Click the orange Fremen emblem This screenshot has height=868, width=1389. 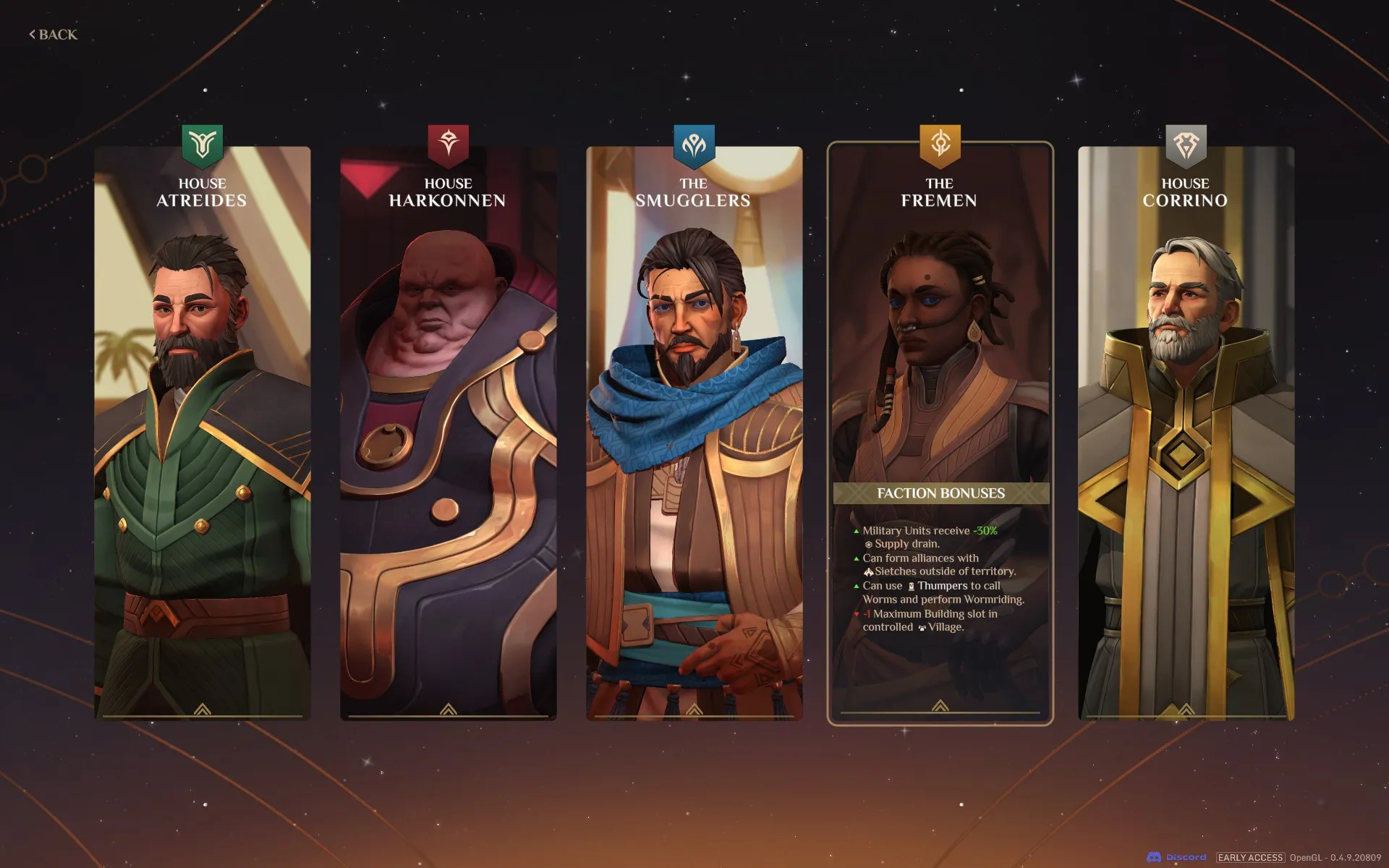click(940, 144)
